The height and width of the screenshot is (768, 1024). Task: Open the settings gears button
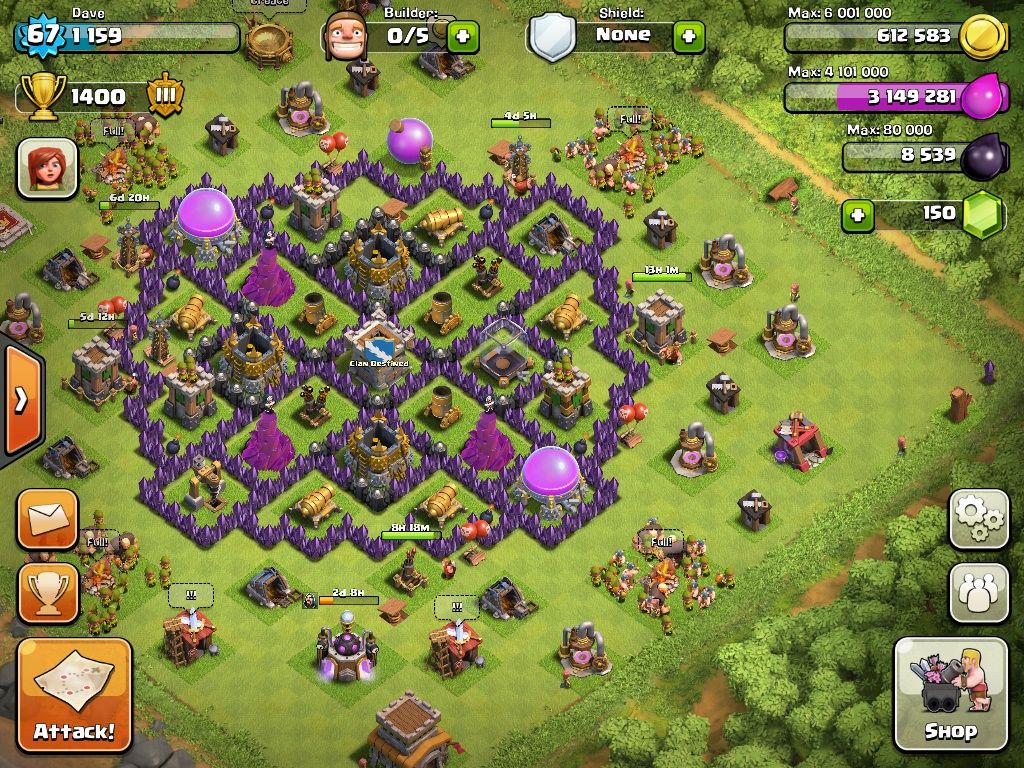(x=978, y=518)
